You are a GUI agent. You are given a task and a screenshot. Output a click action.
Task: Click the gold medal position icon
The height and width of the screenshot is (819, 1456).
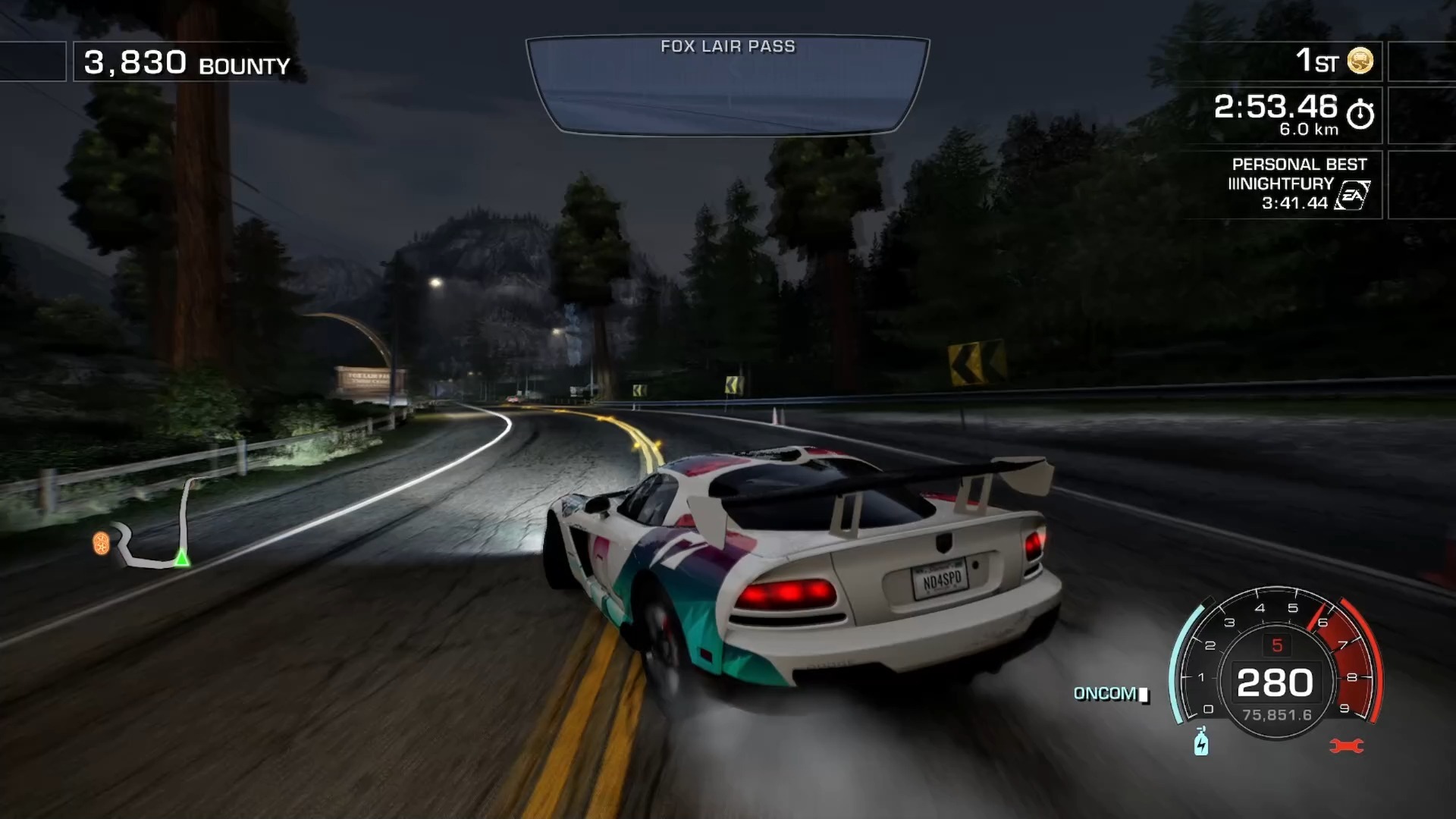pyautogui.click(x=1360, y=61)
